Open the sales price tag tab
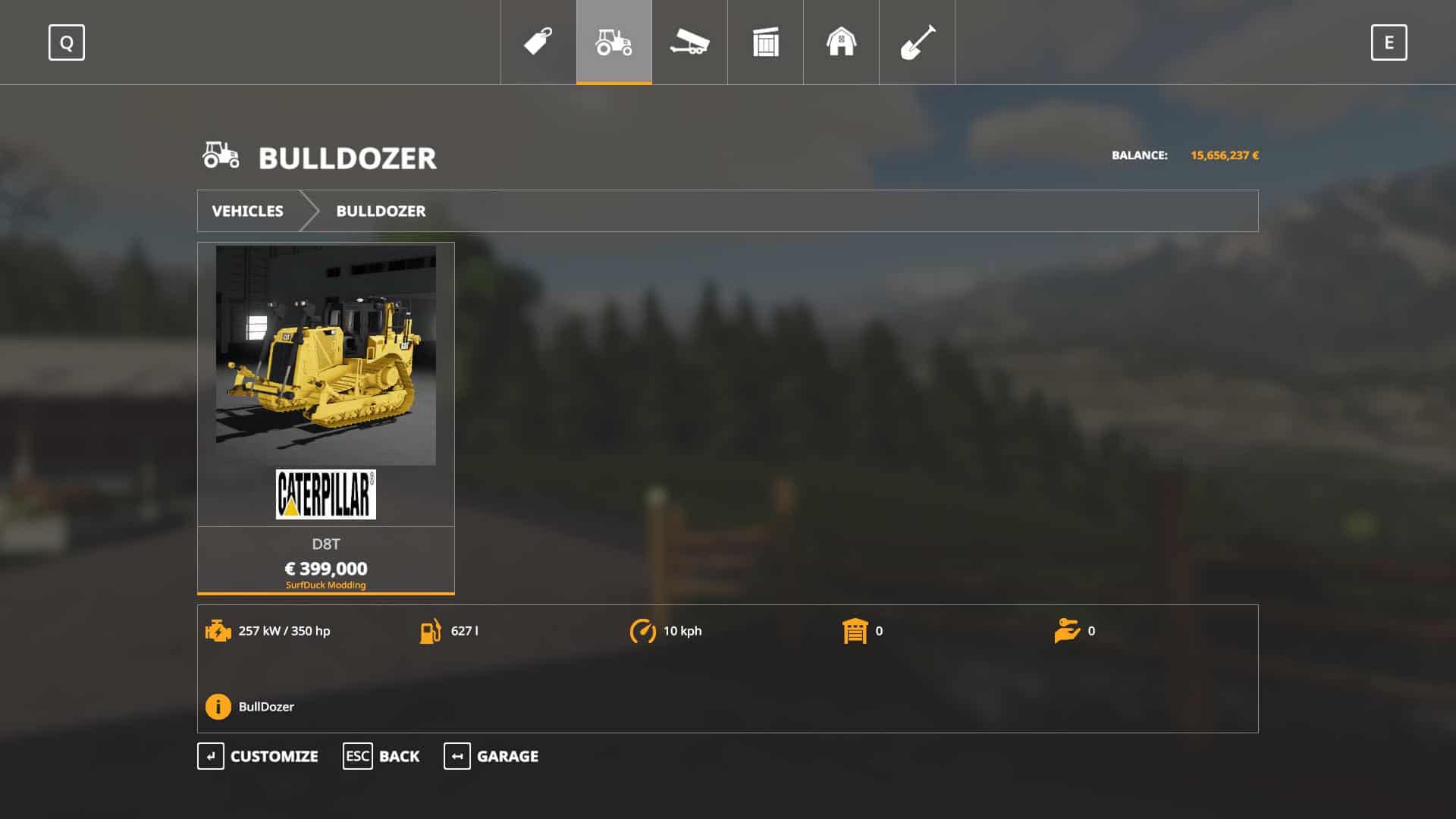The image size is (1456, 819). pos(538,42)
